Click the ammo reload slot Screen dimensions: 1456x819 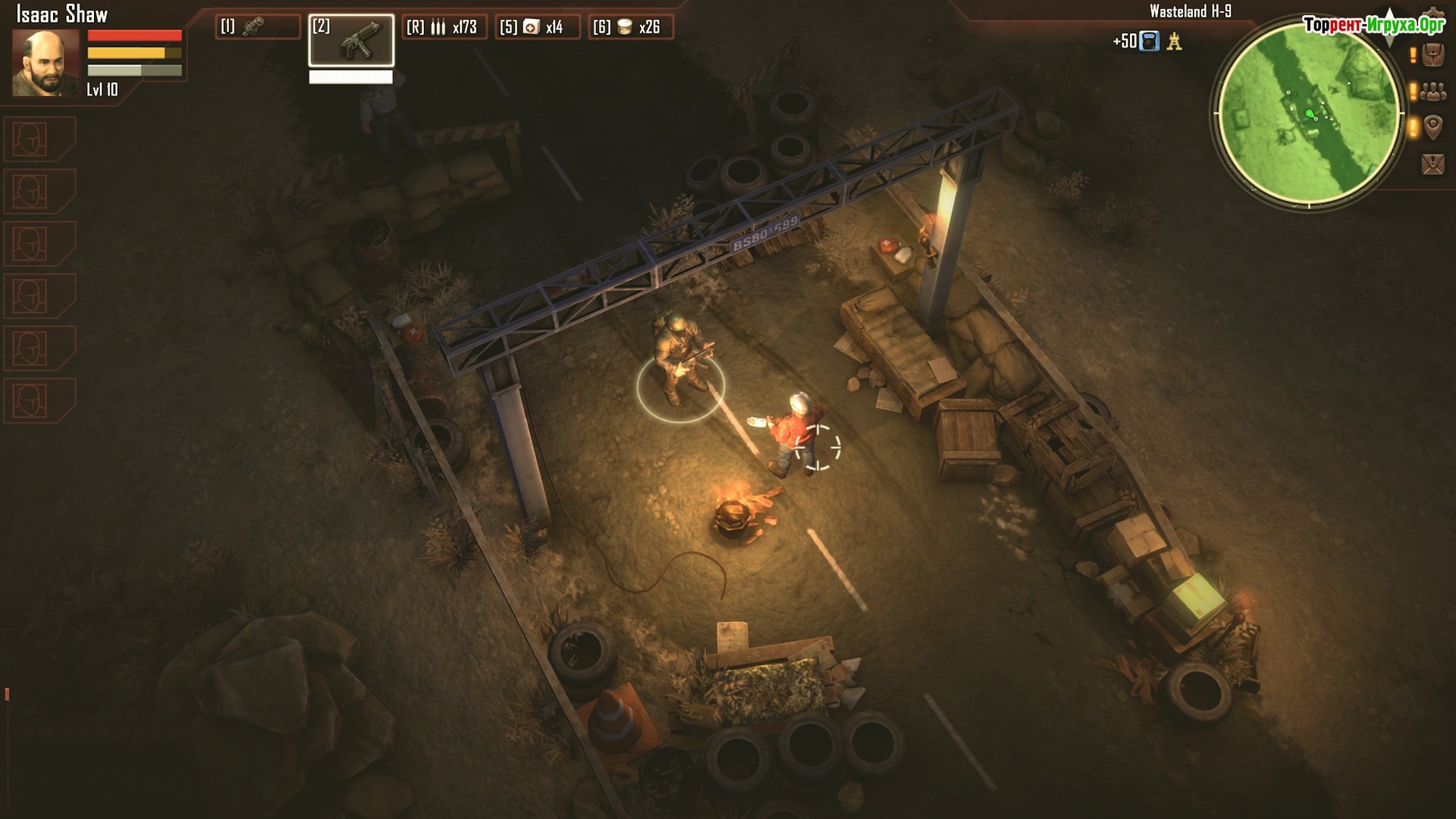point(444,27)
